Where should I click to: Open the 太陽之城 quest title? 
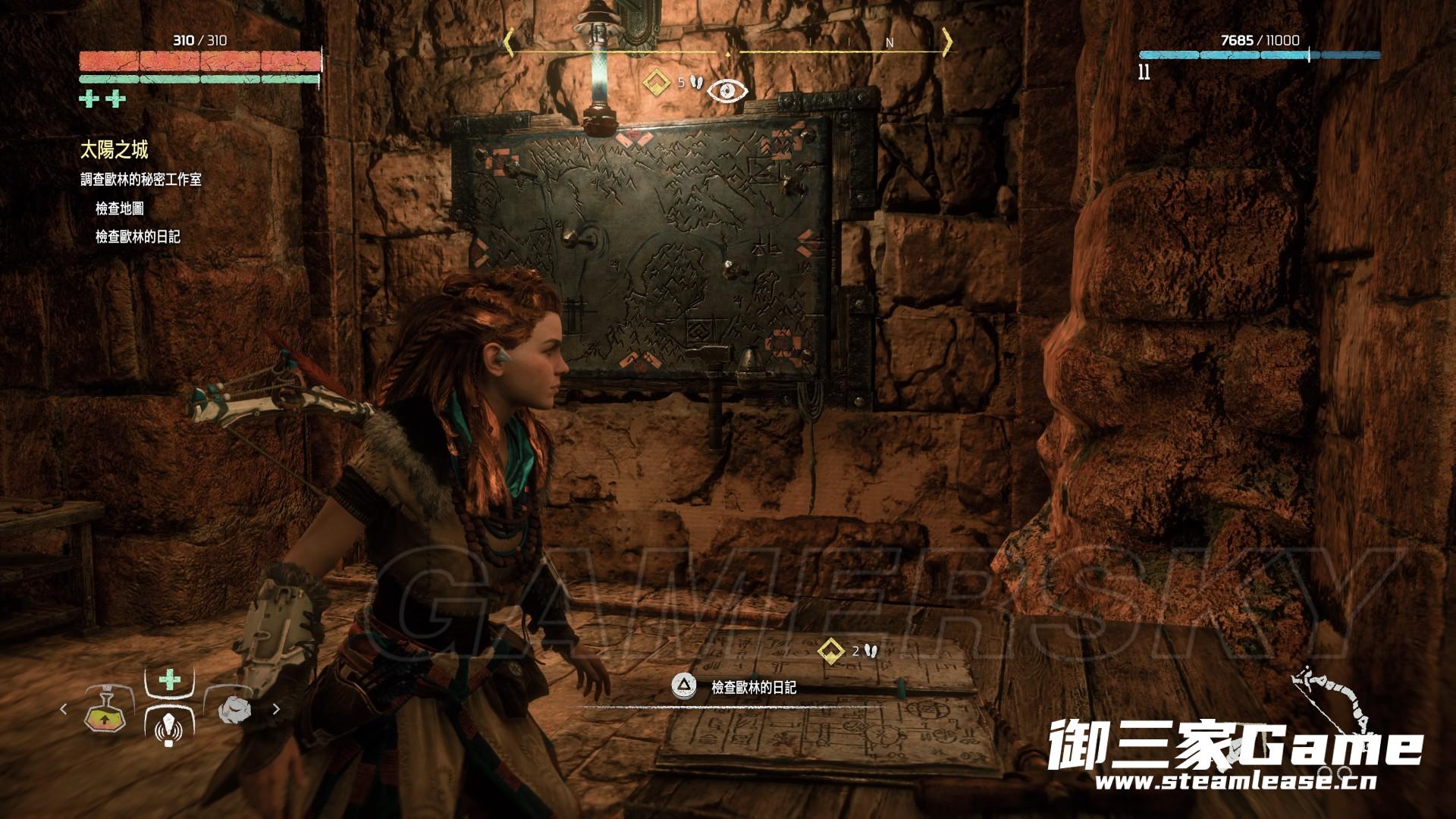(114, 150)
